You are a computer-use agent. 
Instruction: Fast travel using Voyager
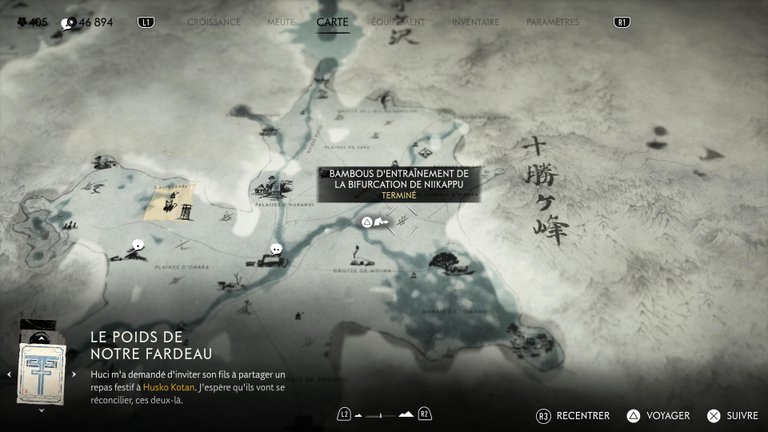click(x=658, y=415)
